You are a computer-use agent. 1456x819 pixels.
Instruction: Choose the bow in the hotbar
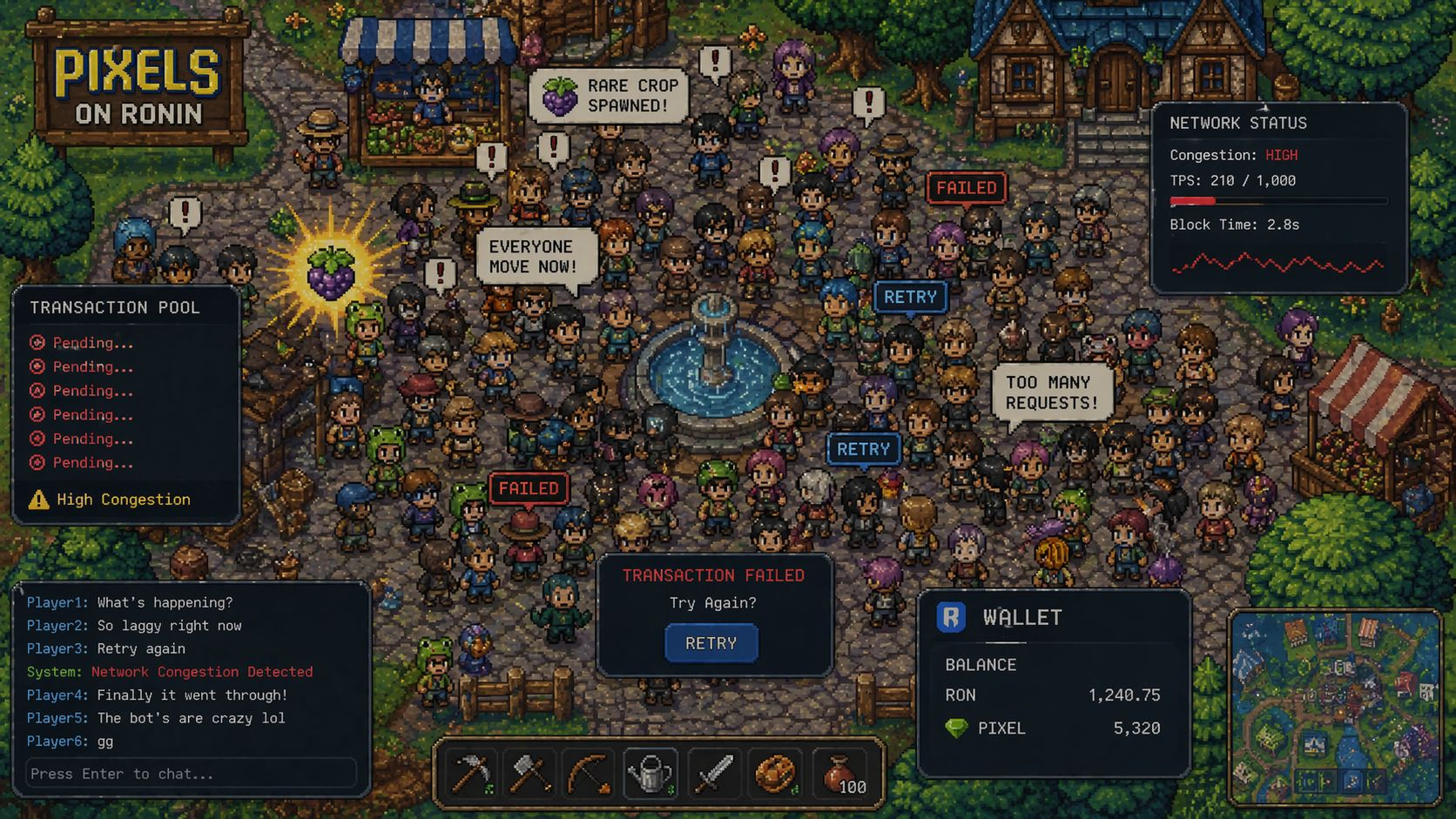click(x=590, y=772)
